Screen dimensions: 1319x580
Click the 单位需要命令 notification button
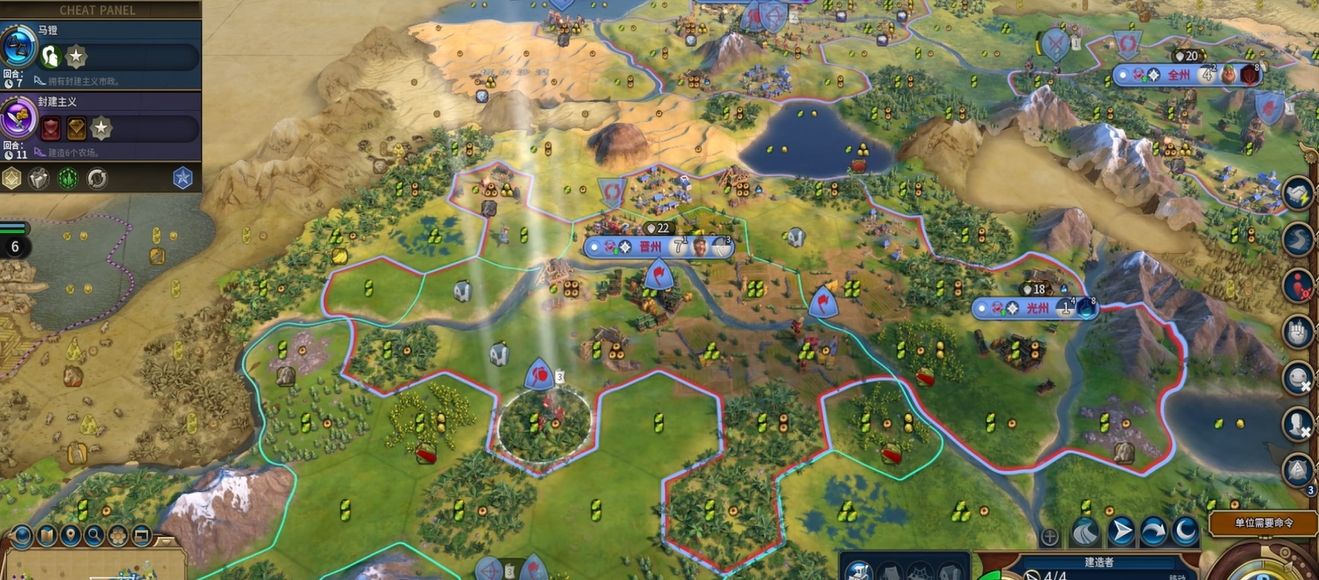pos(1263,523)
